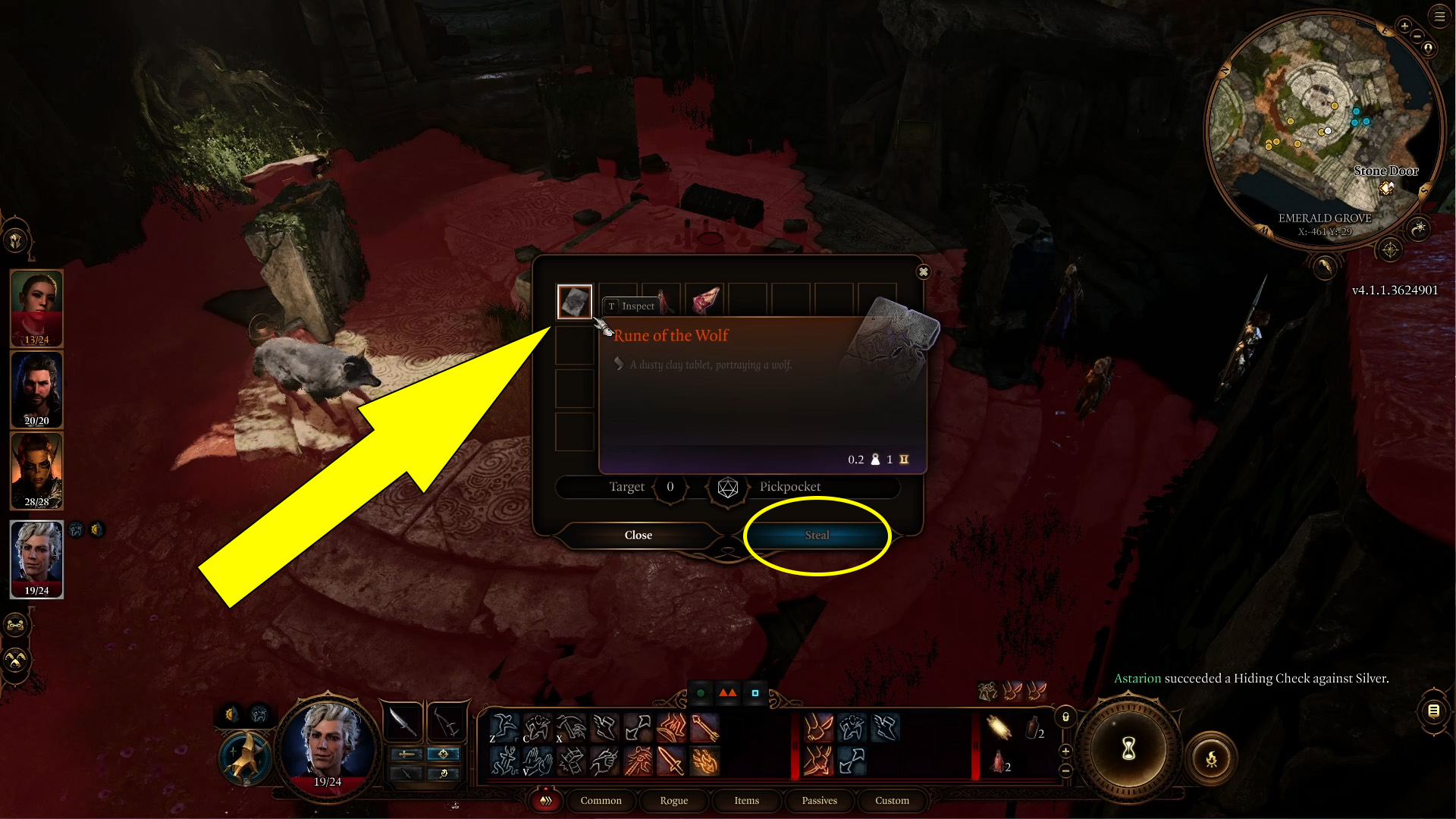
Task: Open the hamburger menu at top right
Action: (1440, 15)
